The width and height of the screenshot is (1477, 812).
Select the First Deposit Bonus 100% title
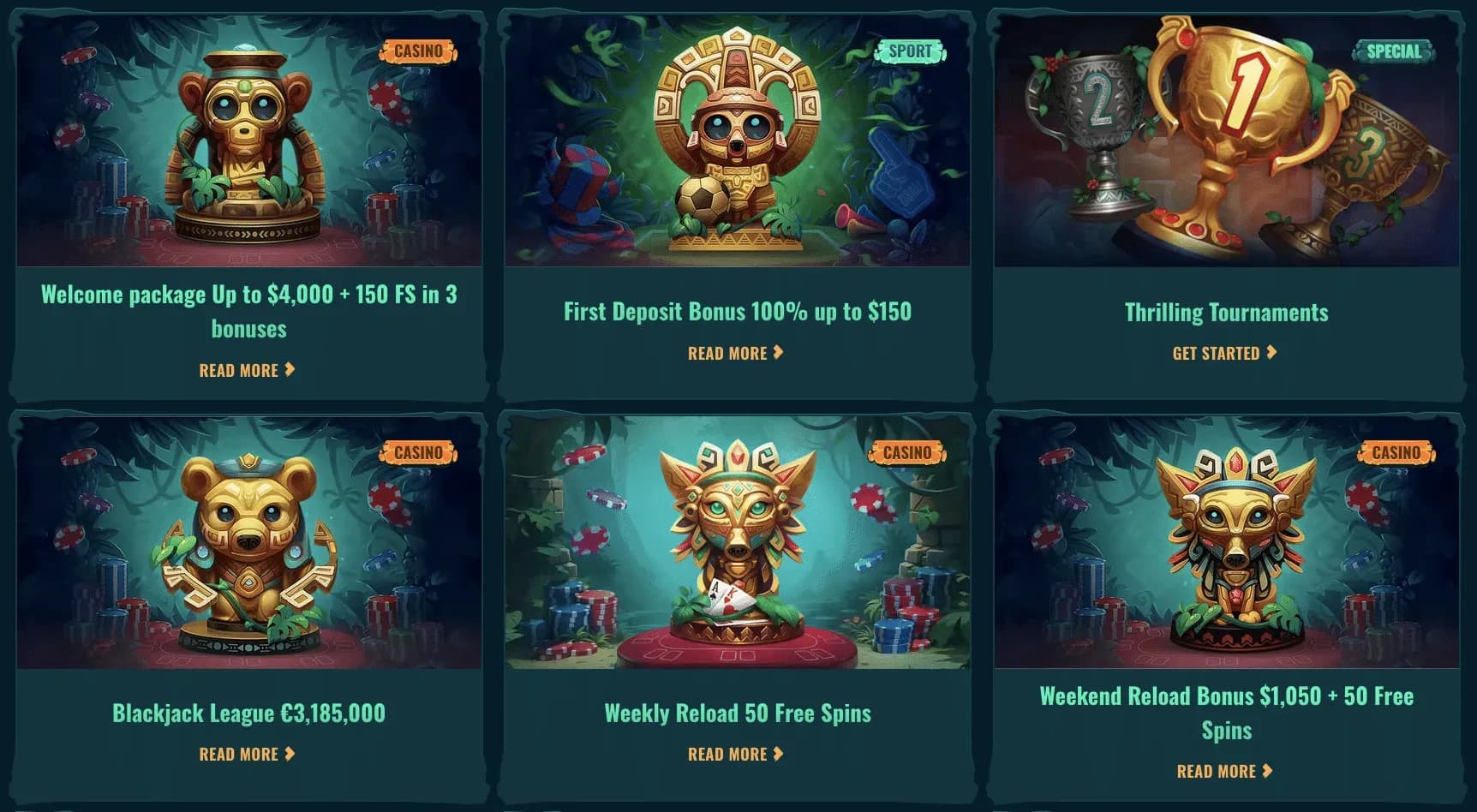pyautogui.click(x=735, y=313)
